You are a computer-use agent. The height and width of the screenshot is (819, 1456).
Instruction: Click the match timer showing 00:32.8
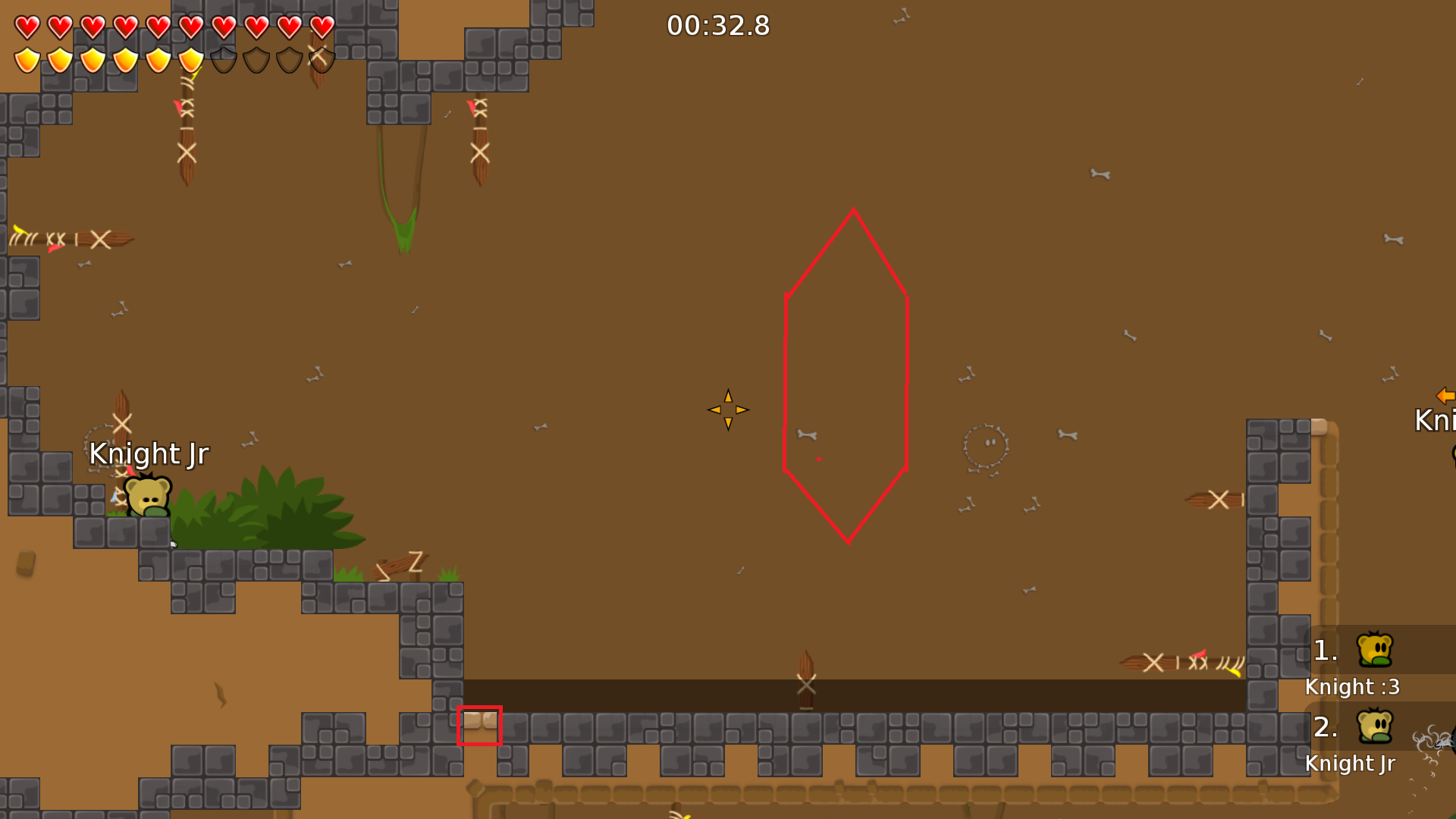(x=717, y=25)
